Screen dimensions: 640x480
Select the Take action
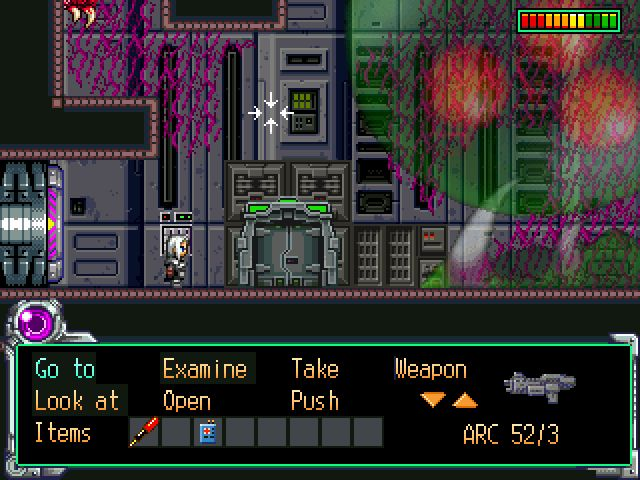coord(315,369)
